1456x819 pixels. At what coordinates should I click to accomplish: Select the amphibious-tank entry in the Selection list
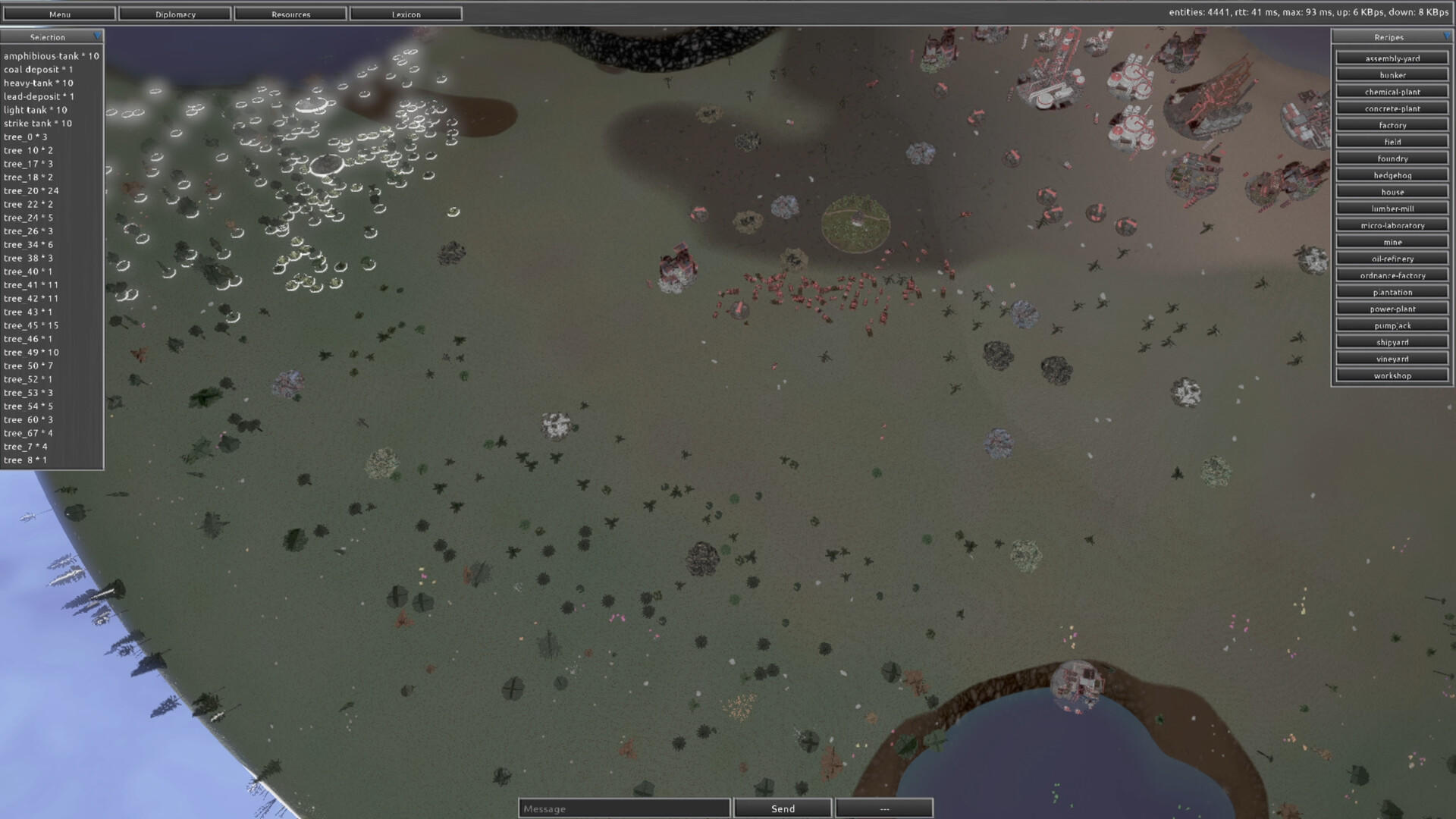(x=51, y=55)
